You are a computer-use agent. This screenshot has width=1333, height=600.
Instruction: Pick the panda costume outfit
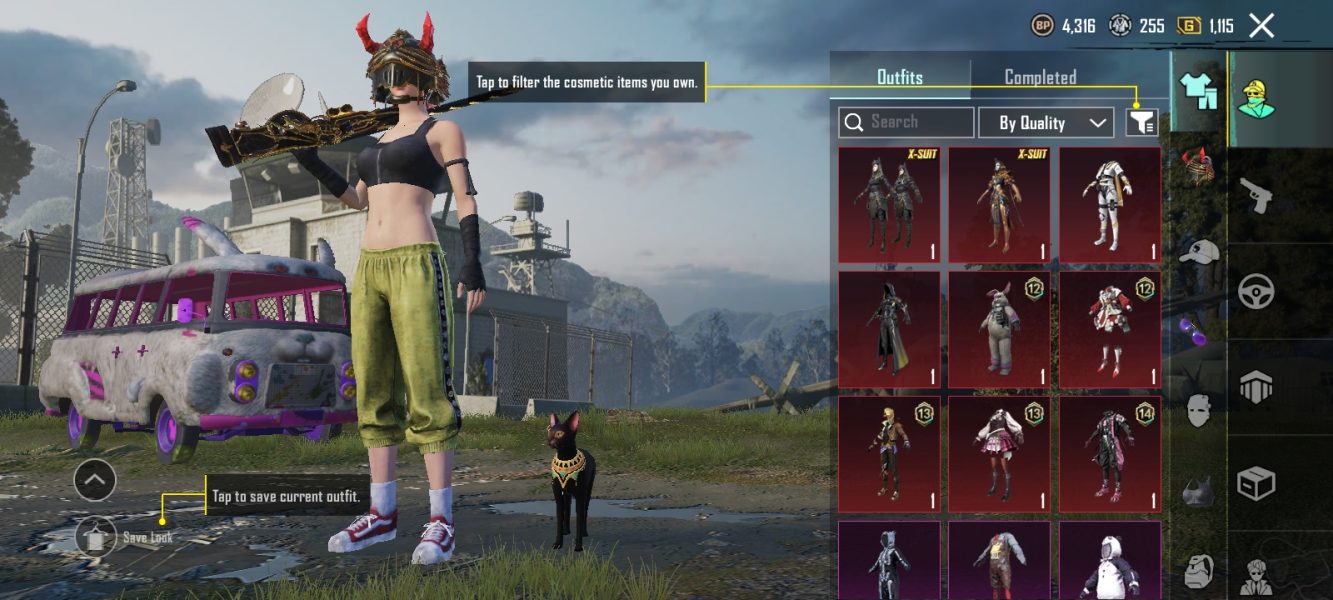pos(1110,560)
